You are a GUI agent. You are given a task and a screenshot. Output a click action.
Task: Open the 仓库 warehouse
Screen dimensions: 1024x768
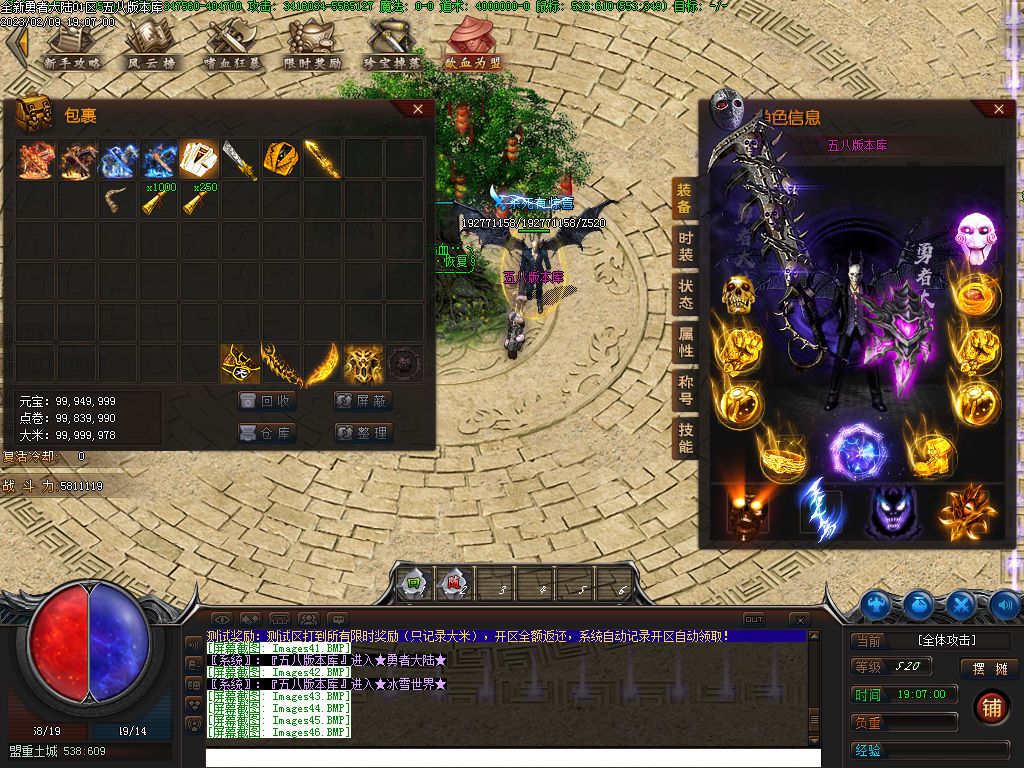click(268, 433)
